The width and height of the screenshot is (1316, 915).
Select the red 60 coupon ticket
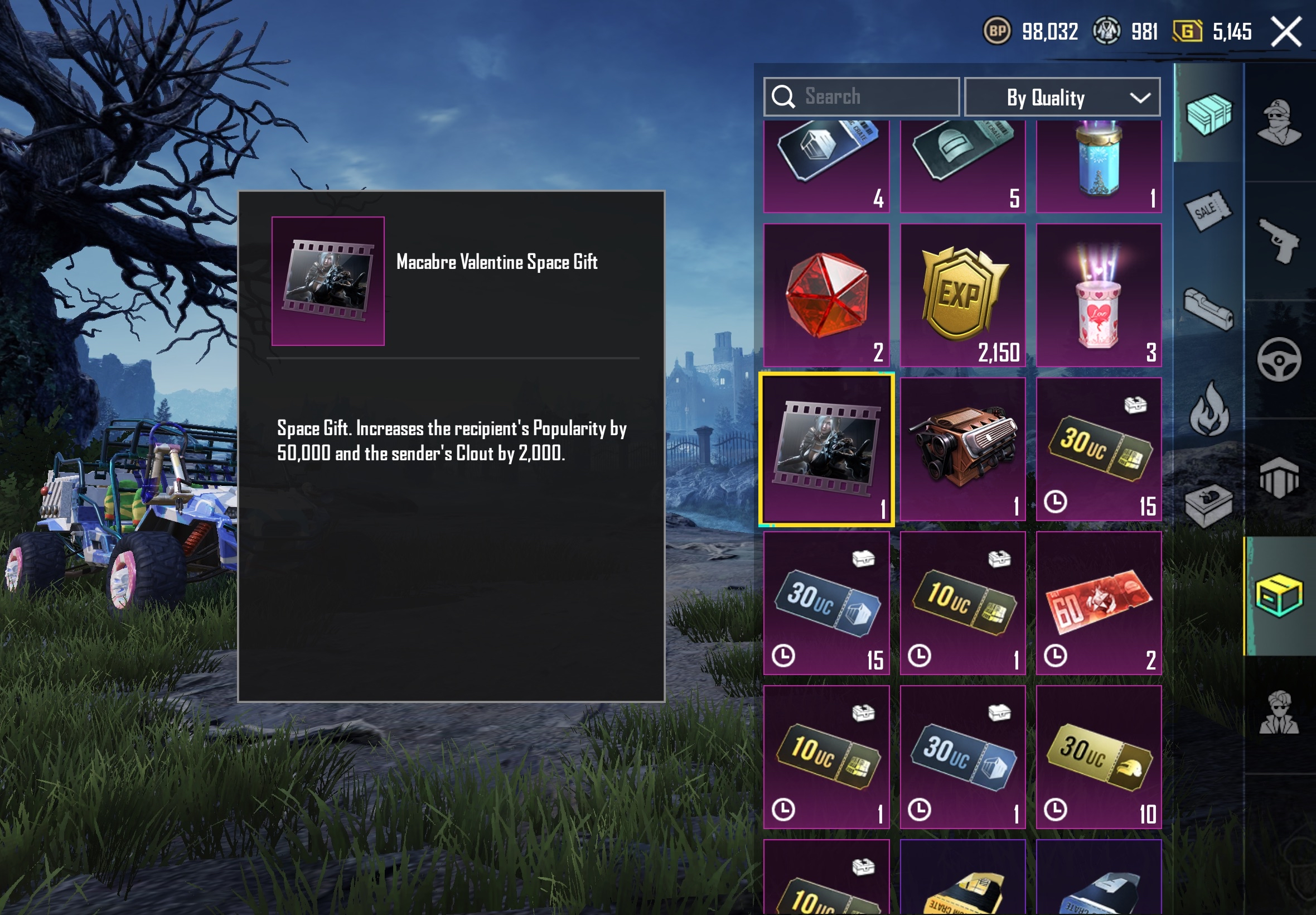pos(1099,603)
